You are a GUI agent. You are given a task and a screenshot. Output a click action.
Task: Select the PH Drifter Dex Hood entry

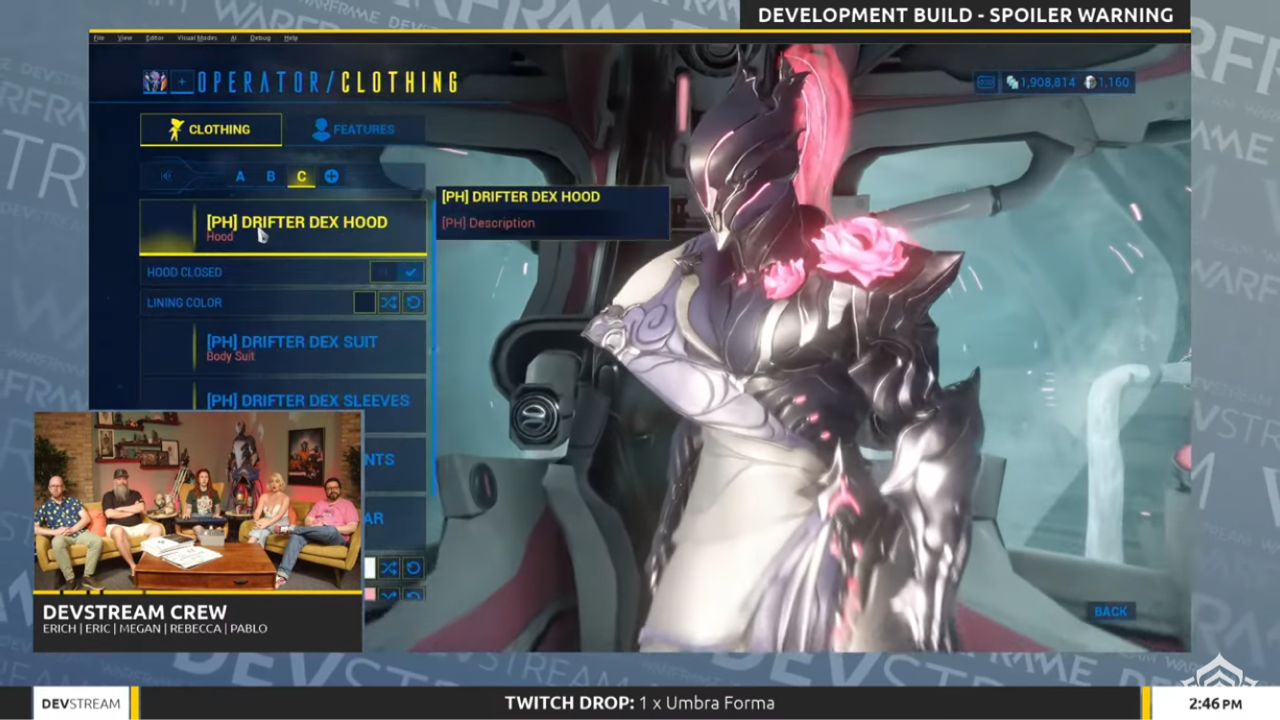pyautogui.click(x=296, y=222)
